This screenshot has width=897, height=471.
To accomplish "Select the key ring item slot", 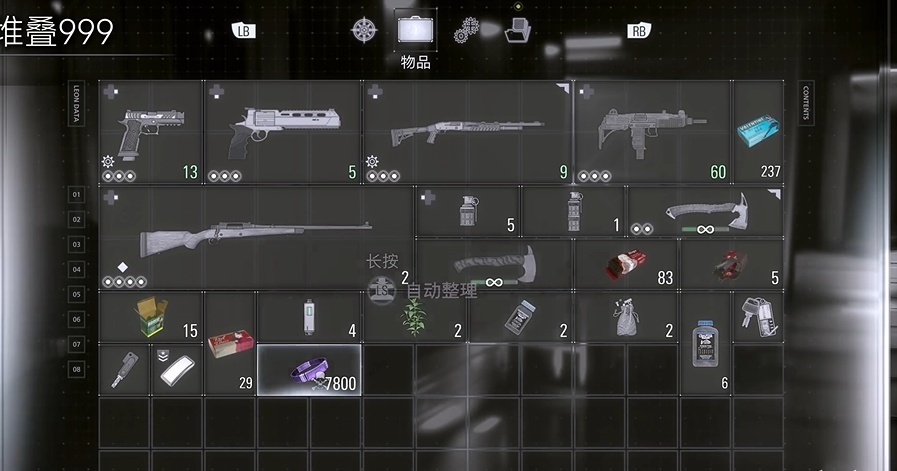I will point(758,316).
